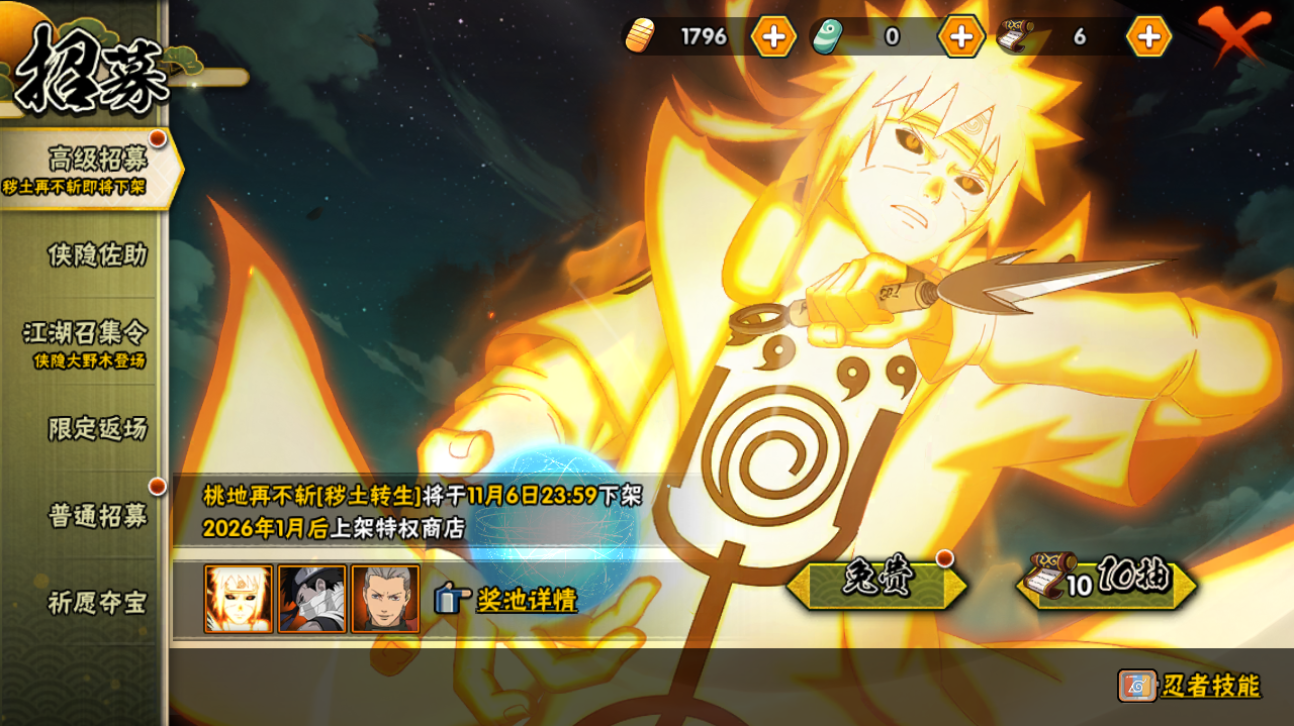This screenshot has height=726, width=1294.
Task: Add more recruit scrolls with plus button
Action: 1149,37
